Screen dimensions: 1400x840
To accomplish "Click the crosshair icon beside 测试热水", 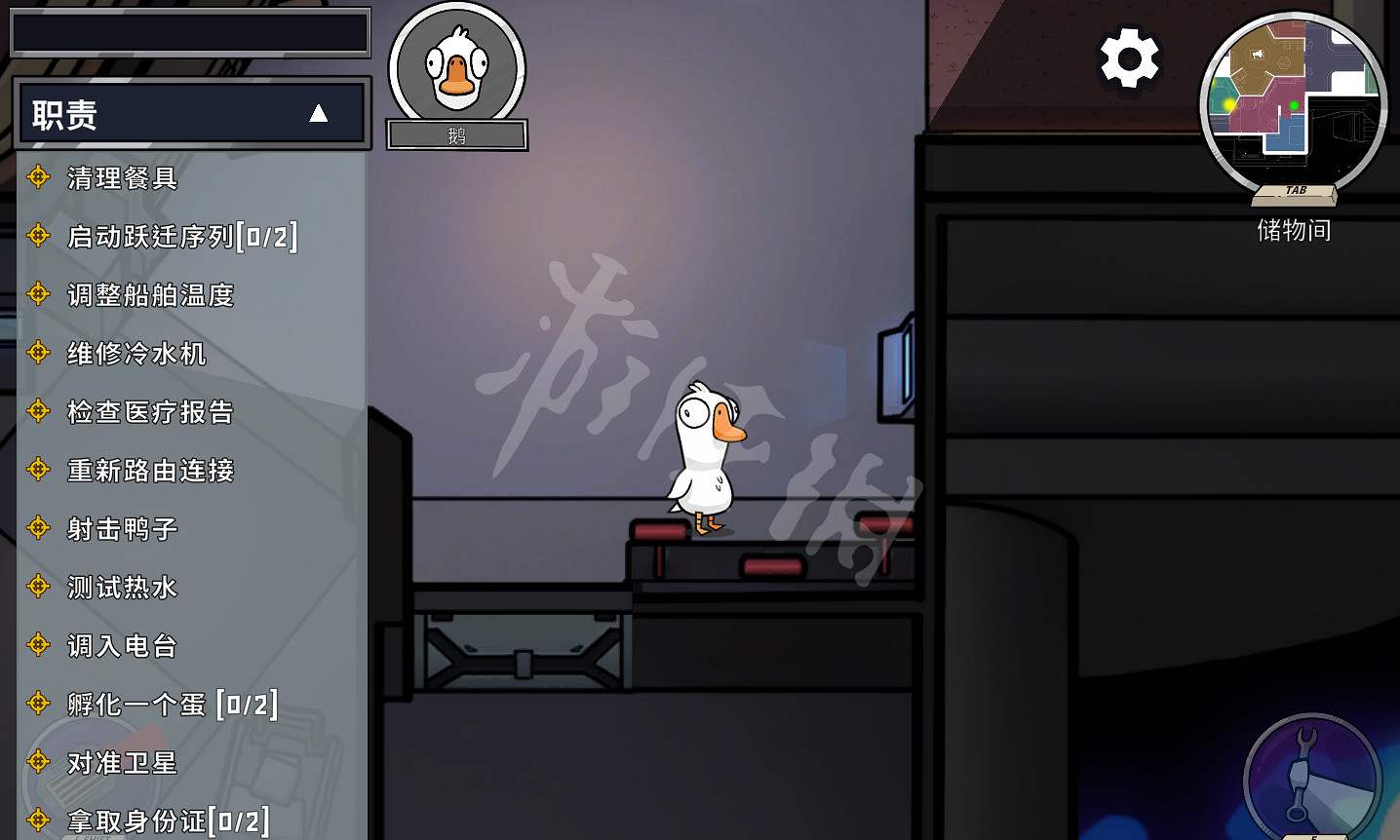I will point(39,587).
